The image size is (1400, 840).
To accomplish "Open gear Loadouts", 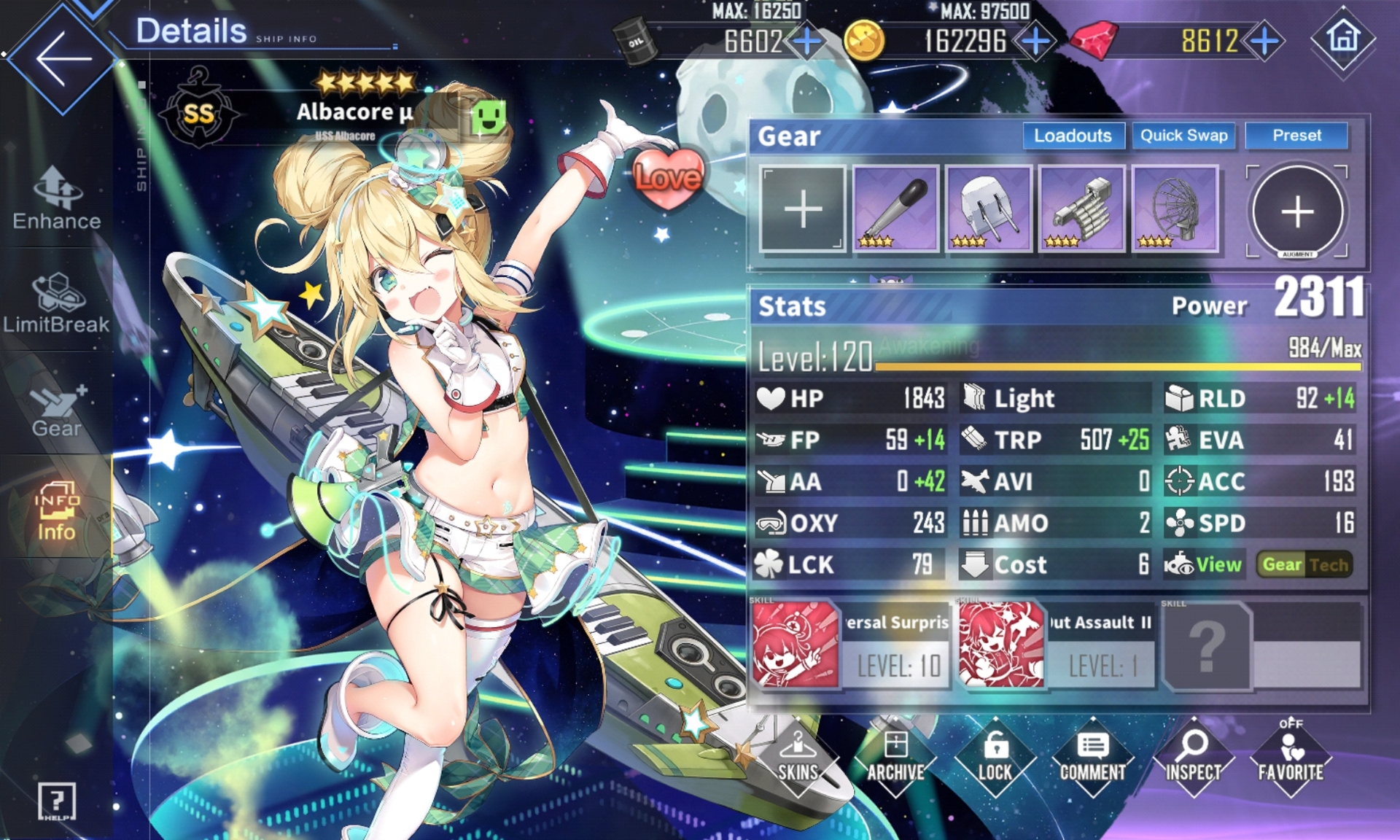I will pos(1073,136).
